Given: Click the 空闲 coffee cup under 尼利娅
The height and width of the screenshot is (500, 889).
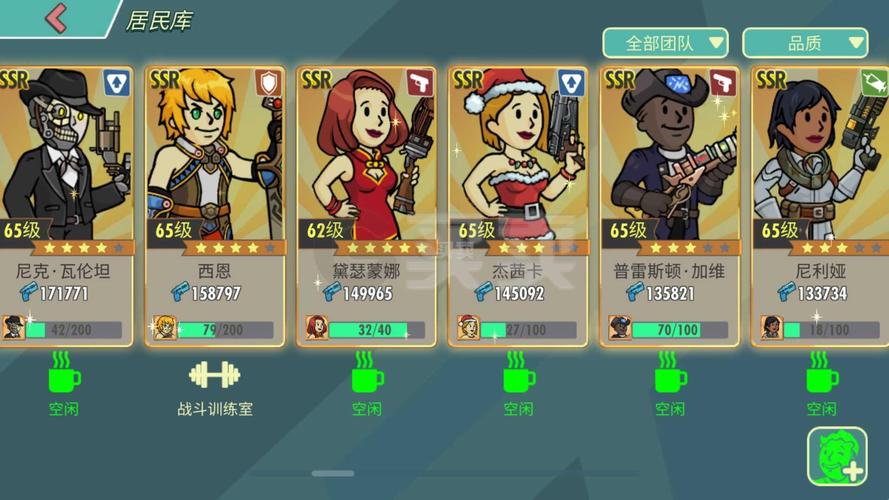Looking at the screenshot, I should pyautogui.click(x=821, y=376).
